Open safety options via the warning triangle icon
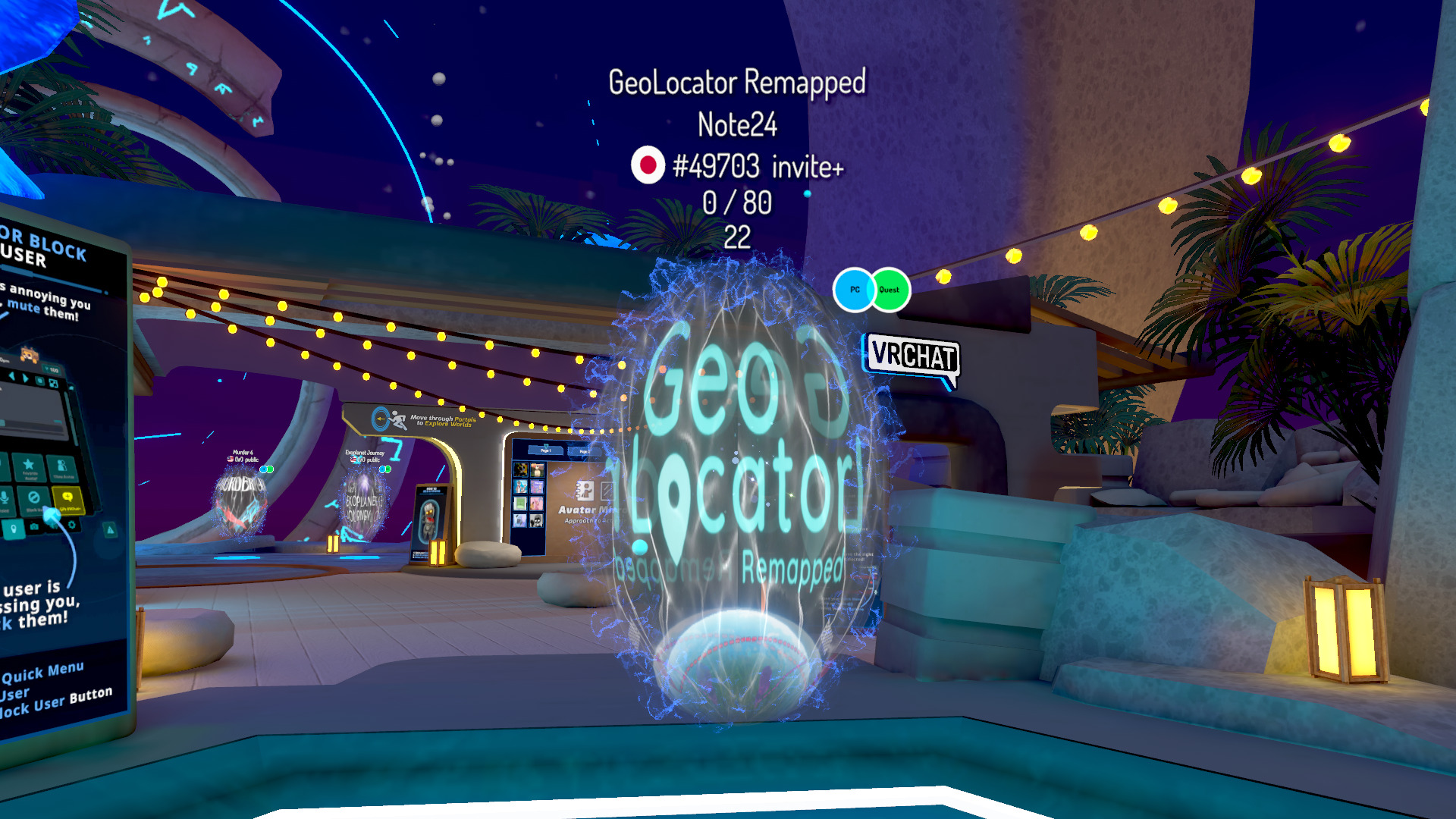This screenshot has height=819, width=1456. (x=110, y=529)
